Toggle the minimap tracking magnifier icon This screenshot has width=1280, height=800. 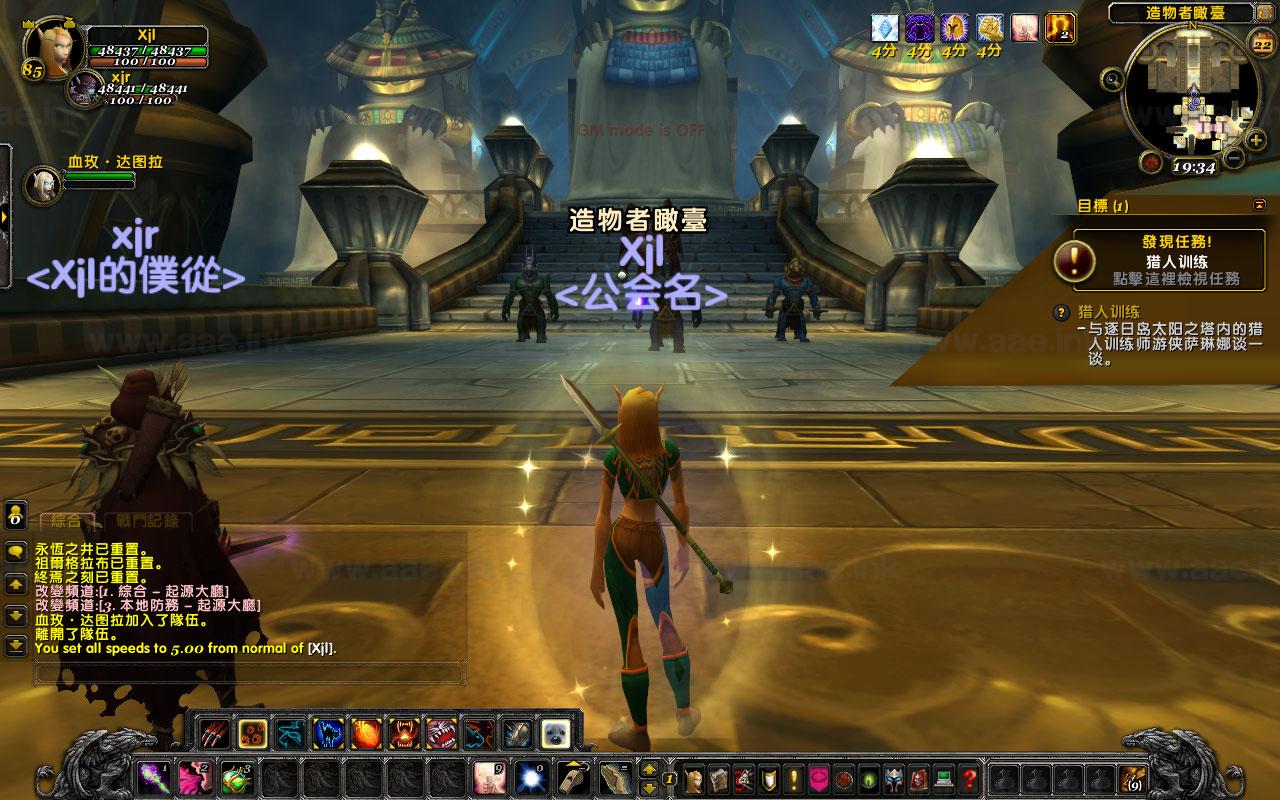1111,79
